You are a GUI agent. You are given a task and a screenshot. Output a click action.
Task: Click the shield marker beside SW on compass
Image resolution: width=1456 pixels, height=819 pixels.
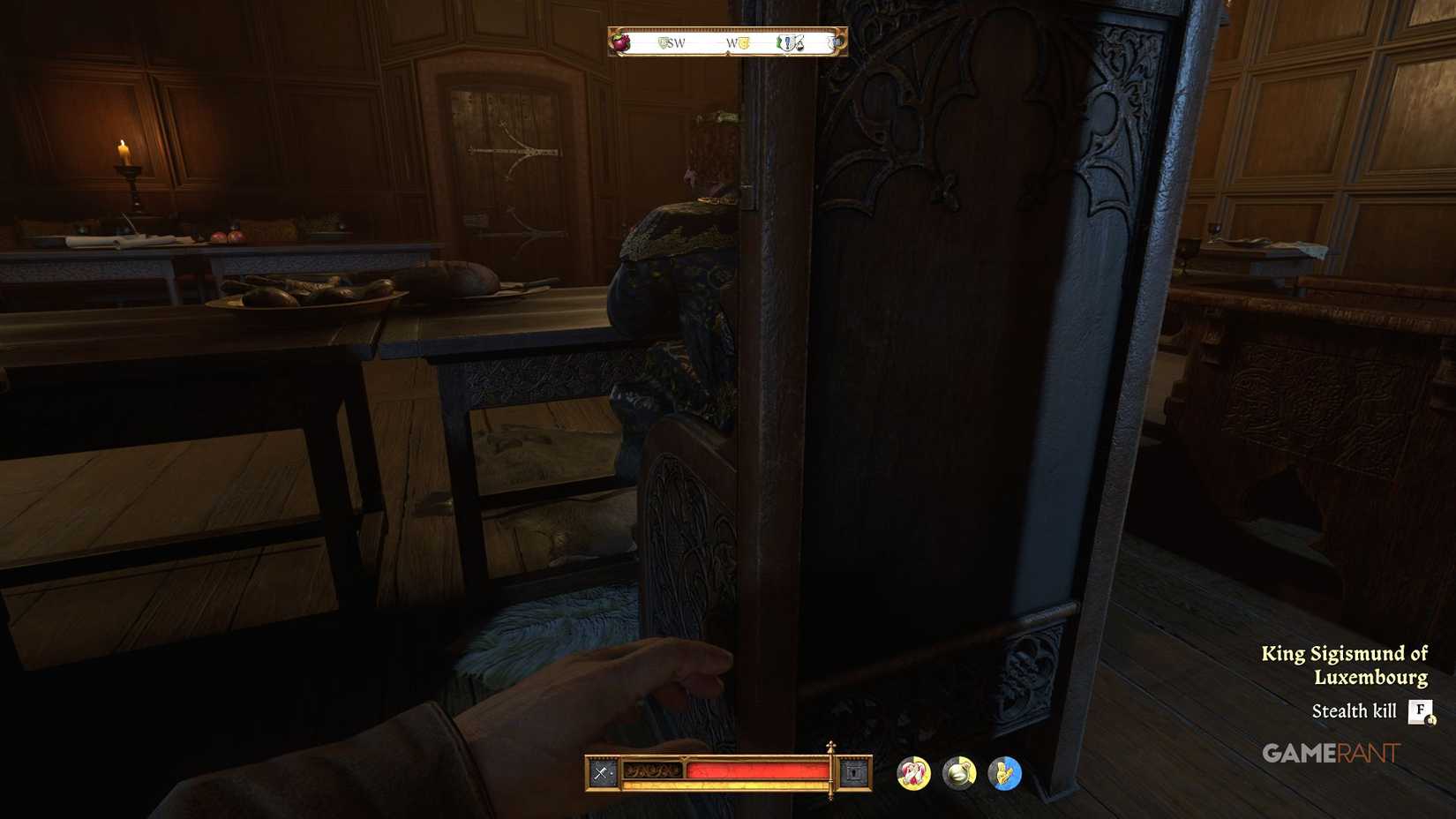663,41
